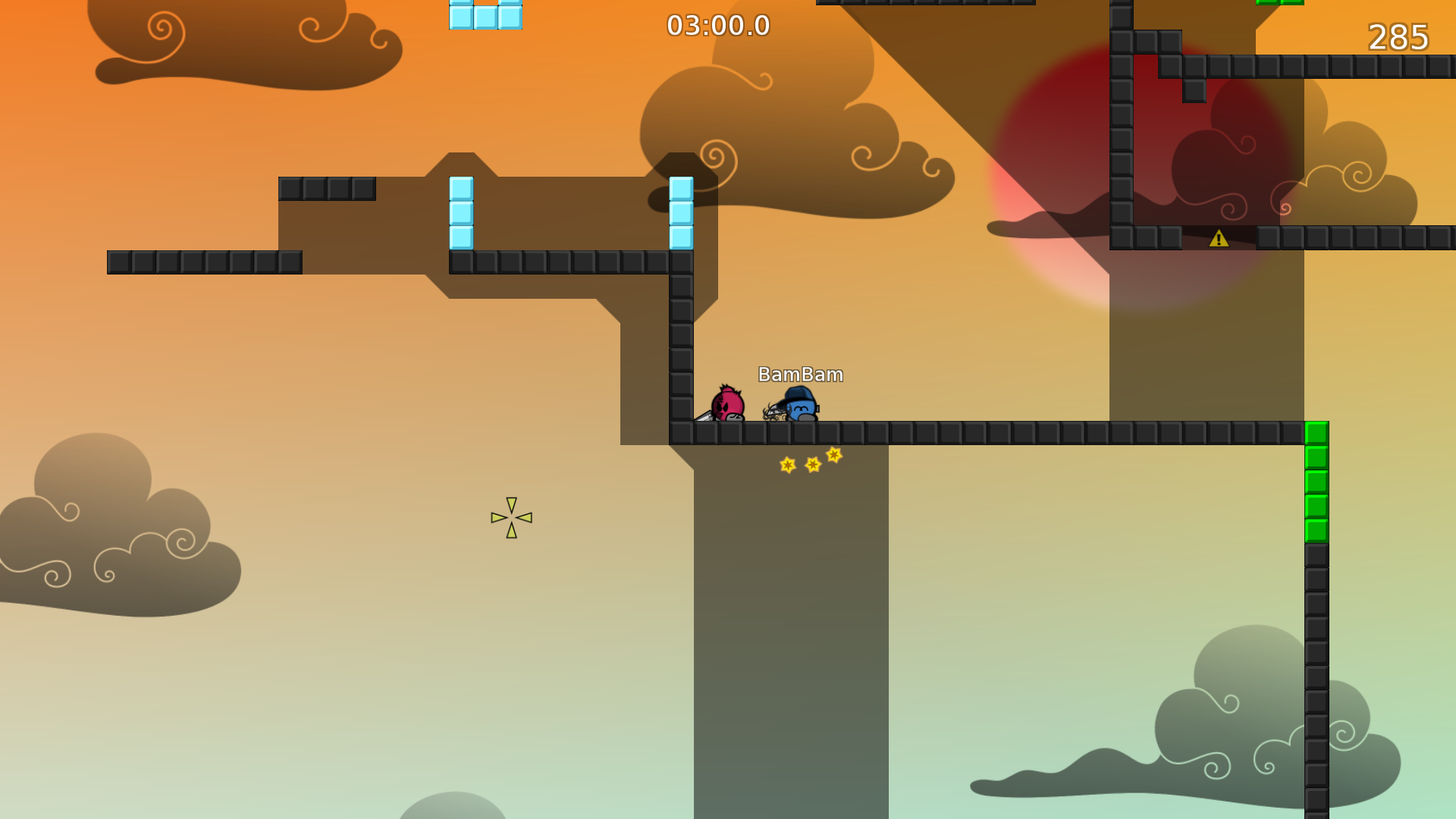Click the warning sign on the right platform
The width and height of the screenshot is (1456, 819).
[1221, 237]
